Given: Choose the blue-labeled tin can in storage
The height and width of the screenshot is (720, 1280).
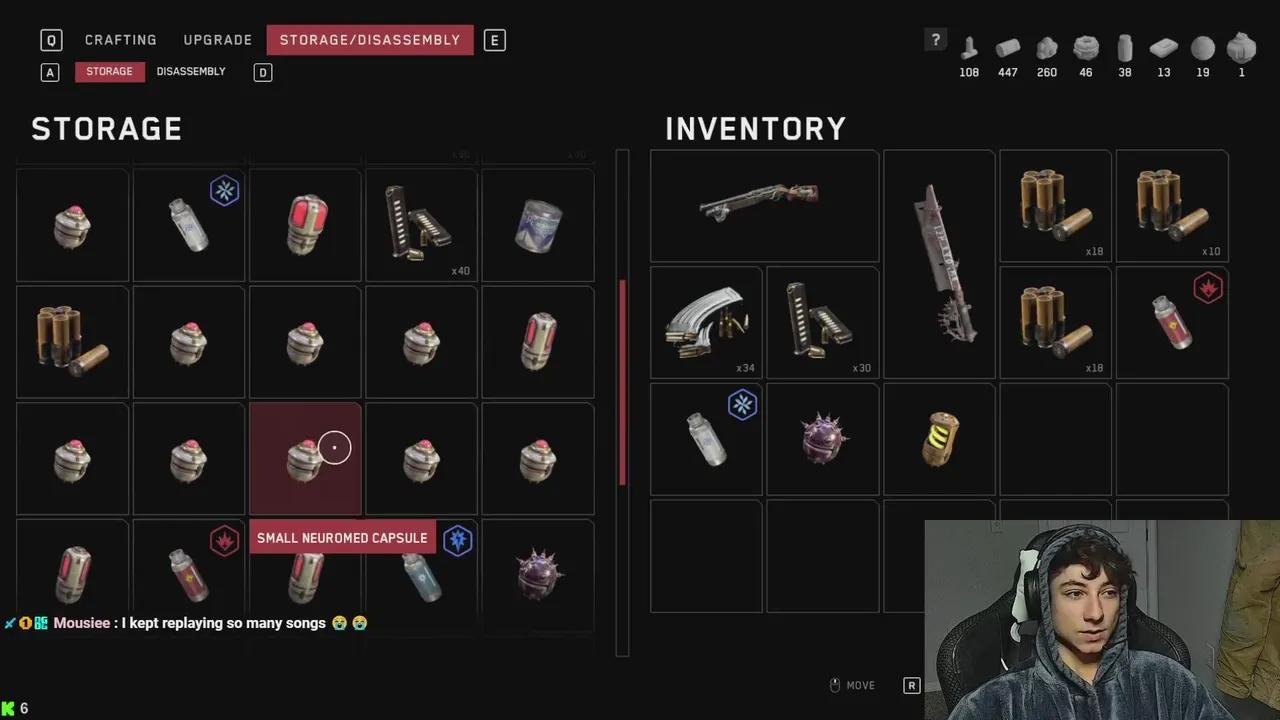Looking at the screenshot, I should (537, 225).
